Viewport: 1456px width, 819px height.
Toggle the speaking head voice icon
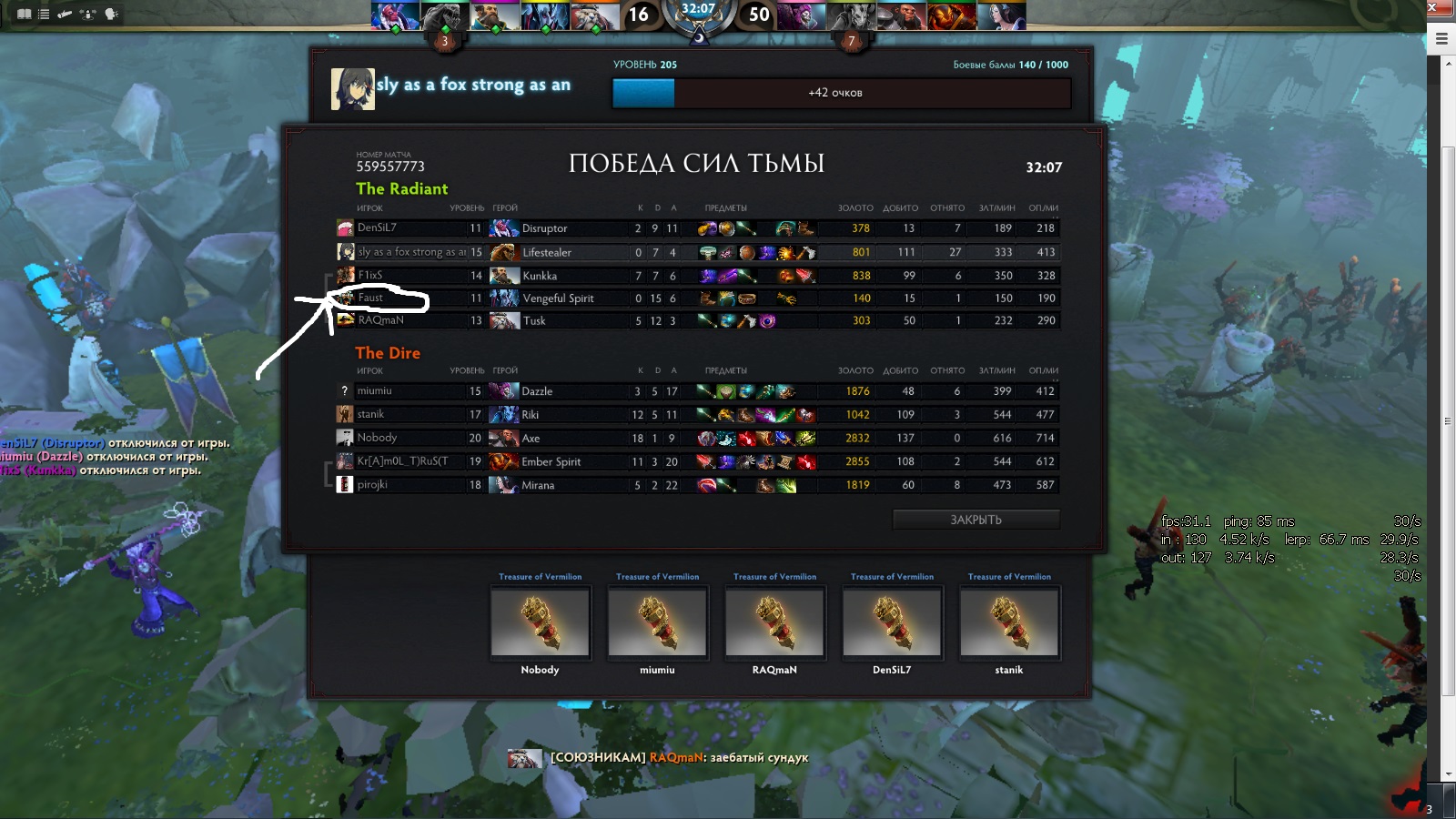pyautogui.click(x=112, y=14)
